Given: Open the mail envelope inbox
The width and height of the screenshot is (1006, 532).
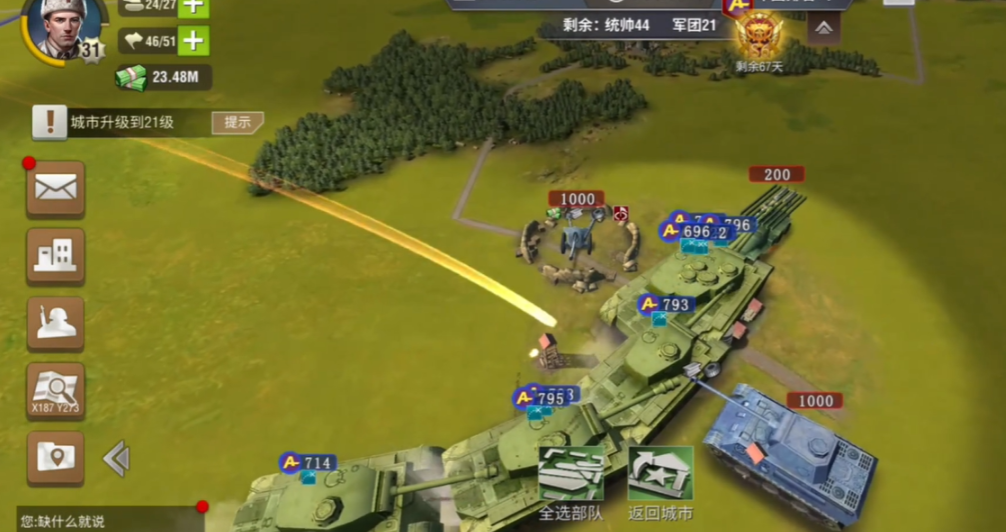Looking at the screenshot, I should point(56,188).
